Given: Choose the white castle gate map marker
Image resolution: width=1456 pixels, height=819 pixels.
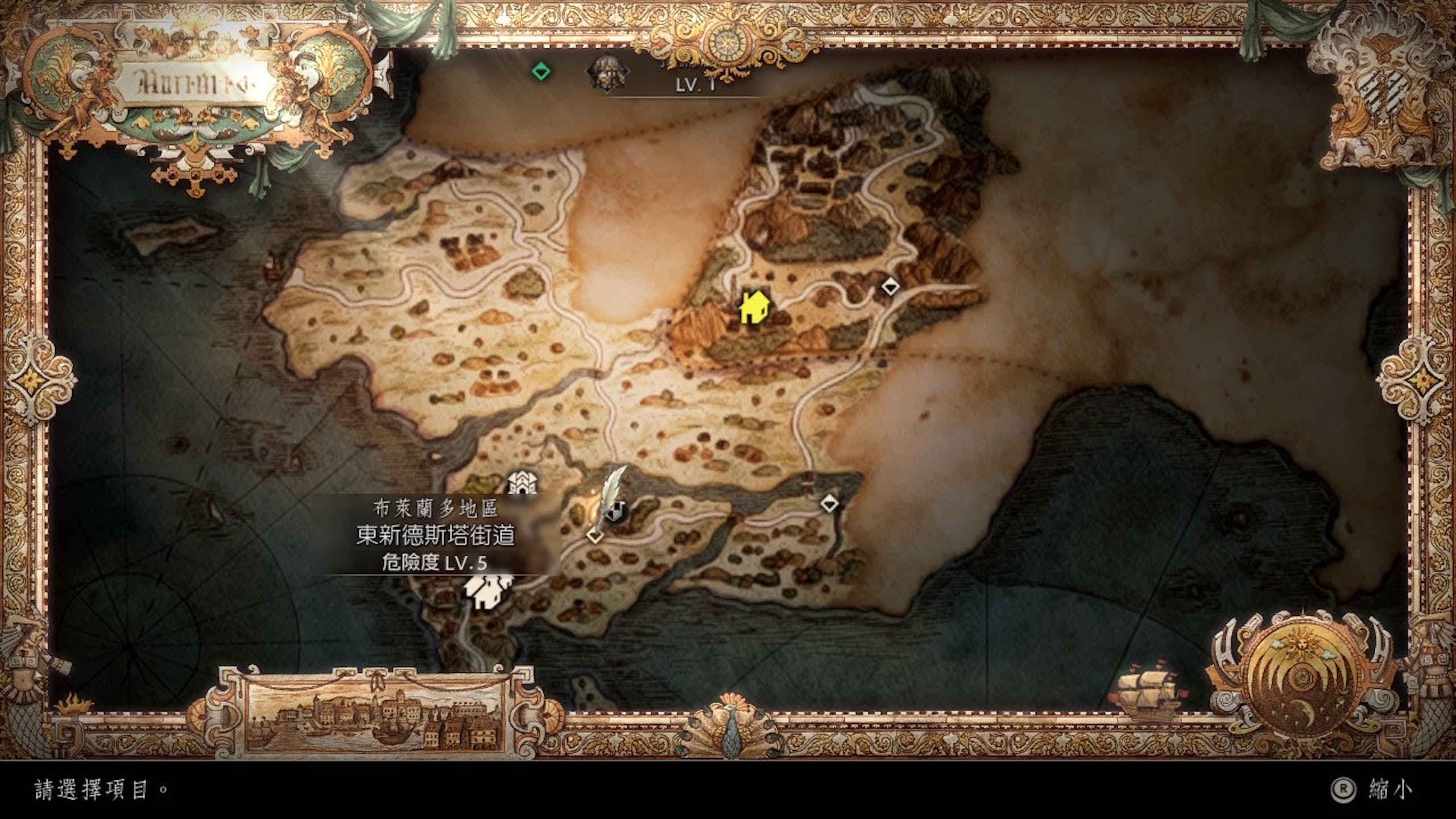Looking at the screenshot, I should (x=521, y=483).
